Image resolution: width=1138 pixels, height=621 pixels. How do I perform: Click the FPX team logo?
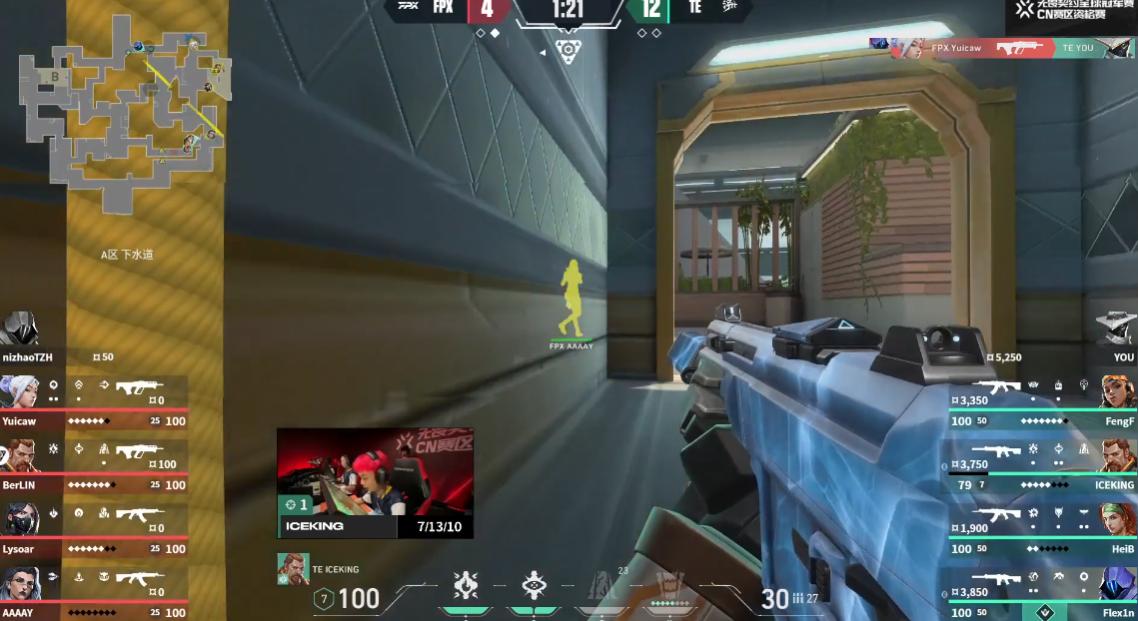[x=408, y=8]
